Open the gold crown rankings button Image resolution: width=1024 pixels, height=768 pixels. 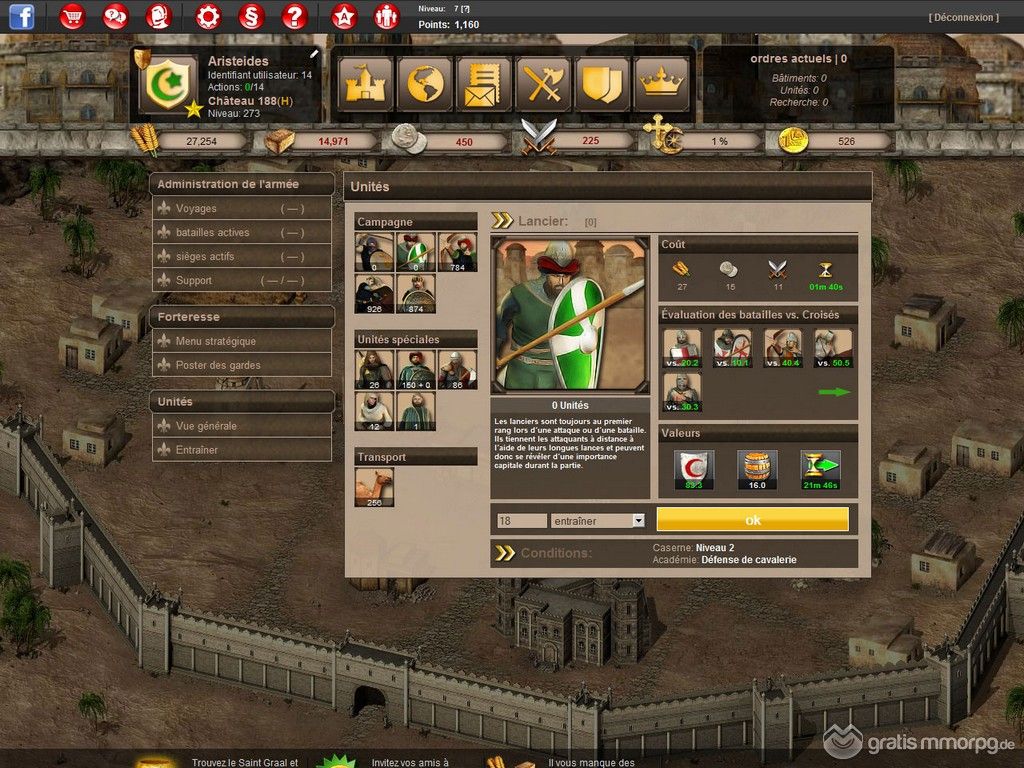pyautogui.click(x=660, y=84)
